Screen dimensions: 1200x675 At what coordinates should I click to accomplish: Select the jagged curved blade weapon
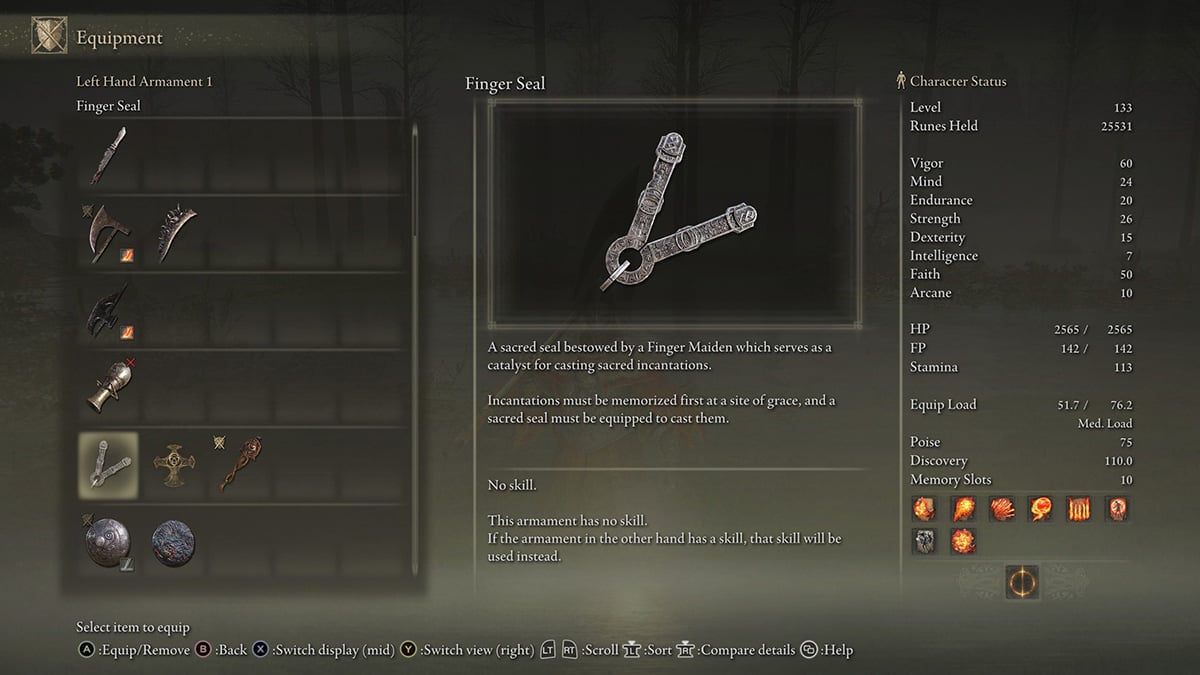point(174,233)
